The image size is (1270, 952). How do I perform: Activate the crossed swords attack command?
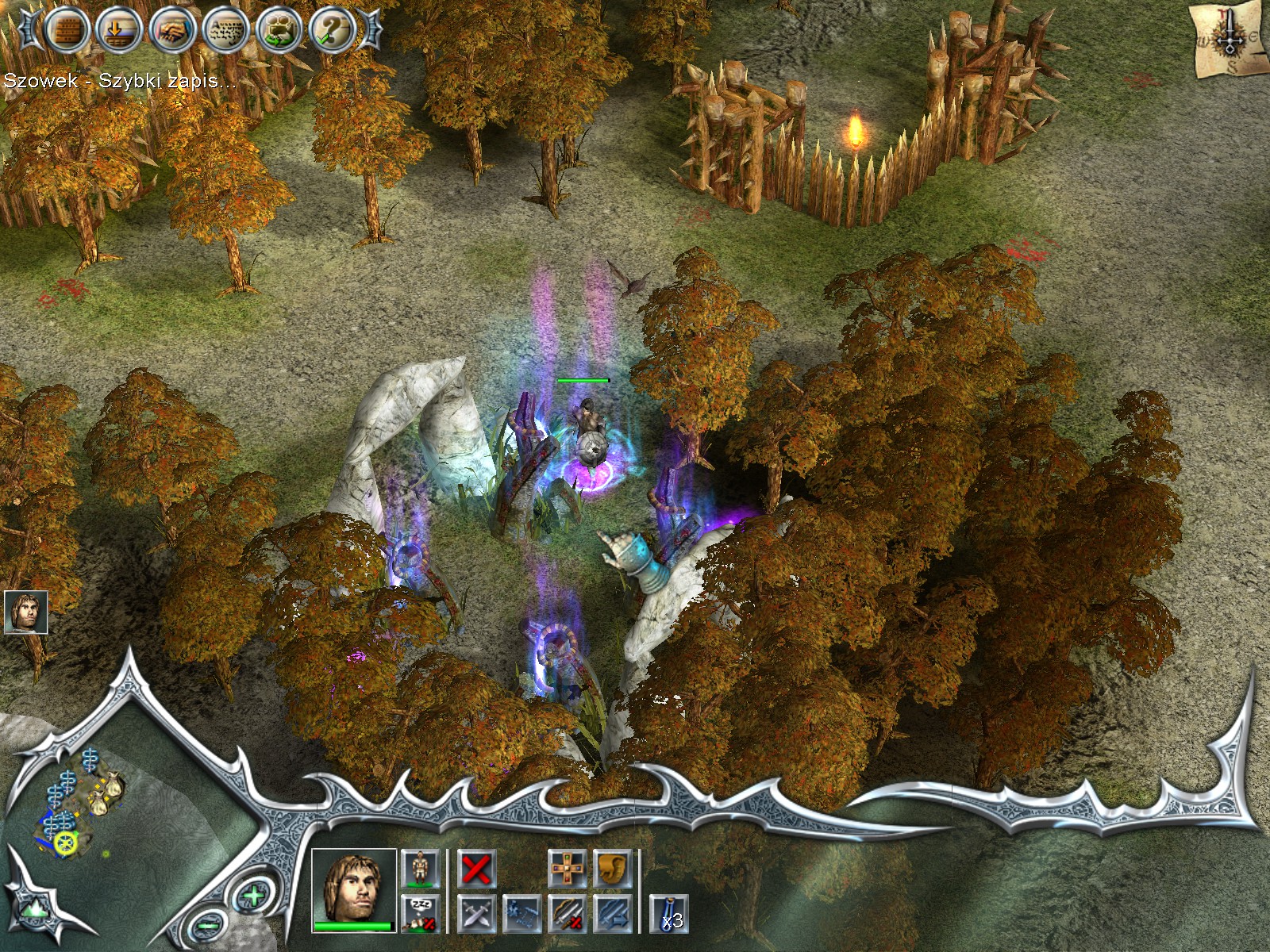(476, 913)
